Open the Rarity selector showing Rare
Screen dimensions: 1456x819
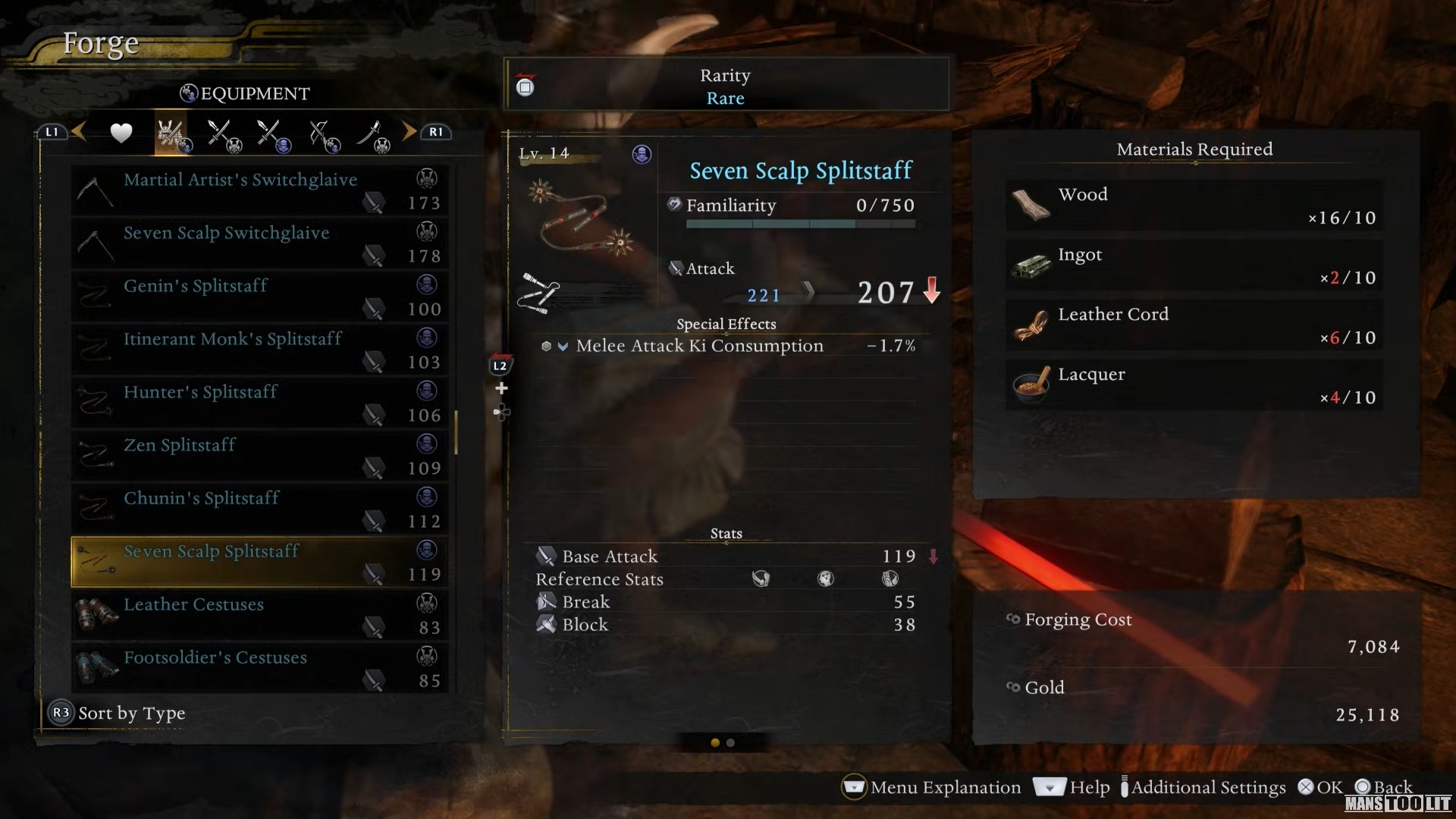[x=726, y=86]
